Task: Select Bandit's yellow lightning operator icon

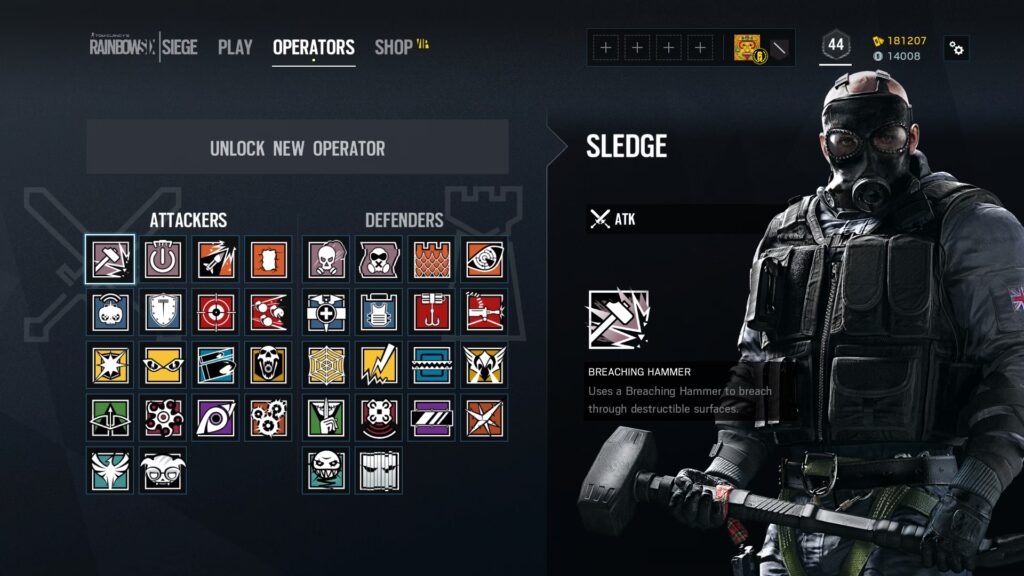Action: point(379,365)
